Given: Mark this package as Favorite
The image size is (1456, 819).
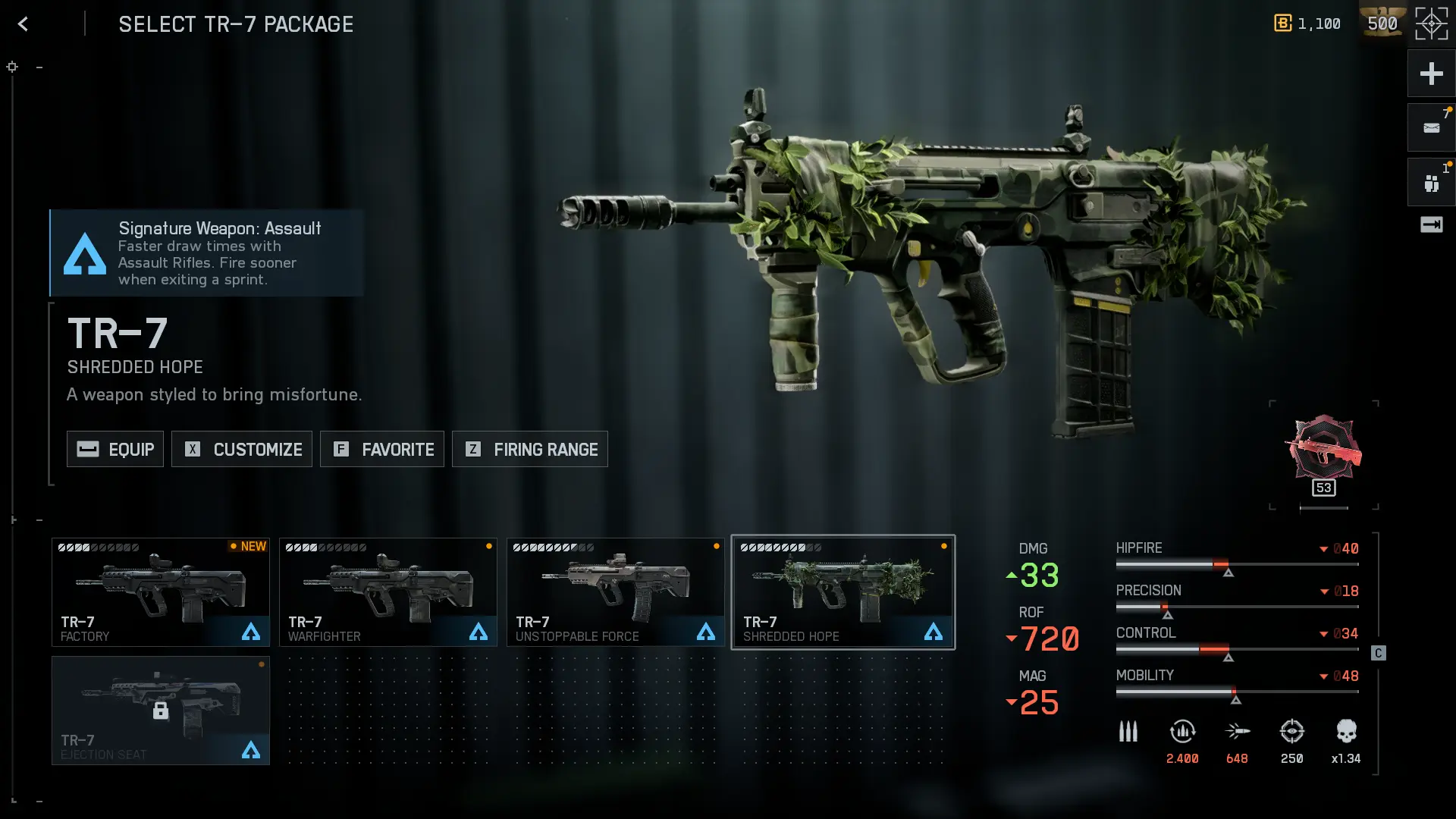Looking at the screenshot, I should [x=382, y=449].
